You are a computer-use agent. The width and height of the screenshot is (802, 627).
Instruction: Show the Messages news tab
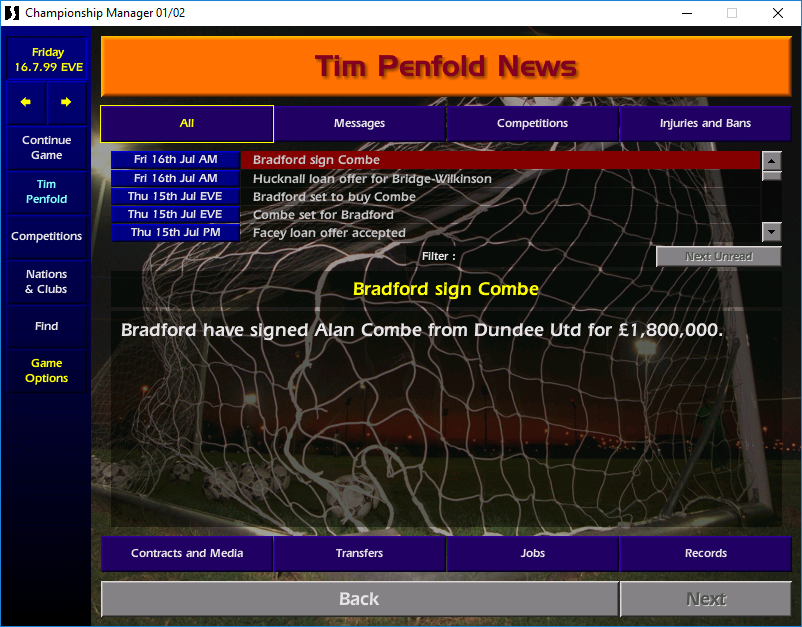pyautogui.click(x=359, y=124)
